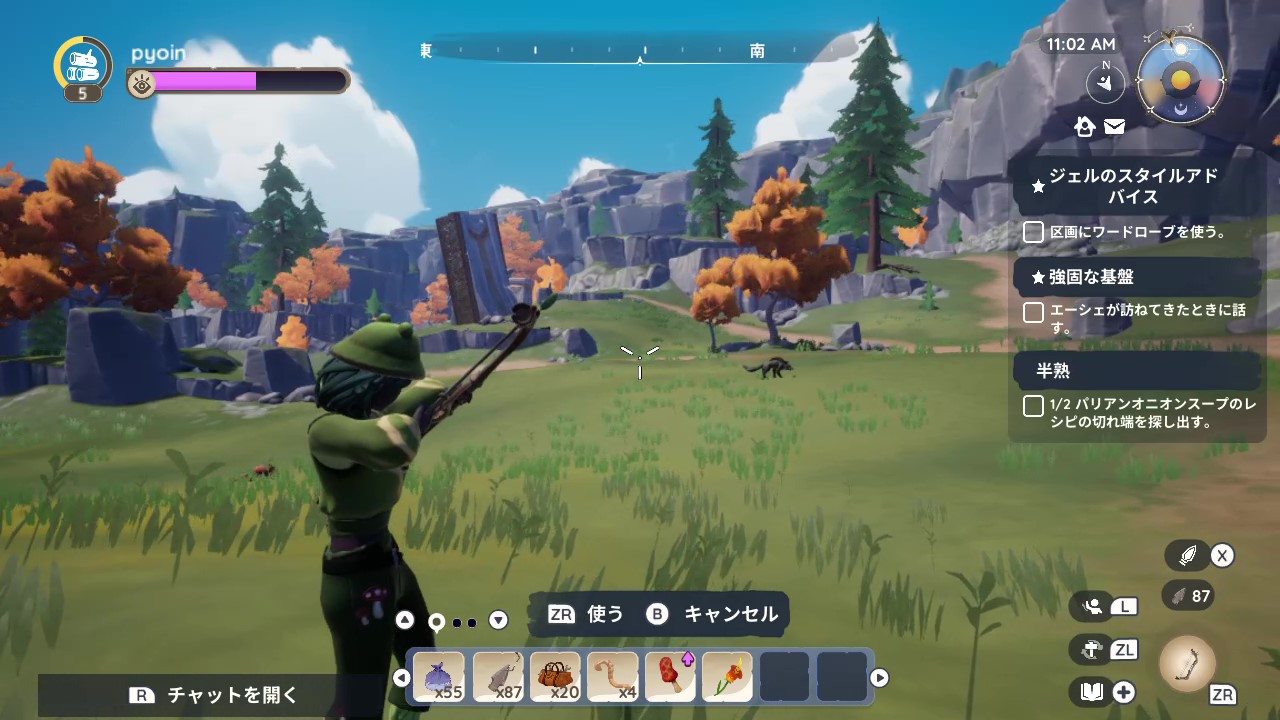The image size is (1280, 720).
Task: Cycle the hotbar row downward
Action: coord(498,620)
